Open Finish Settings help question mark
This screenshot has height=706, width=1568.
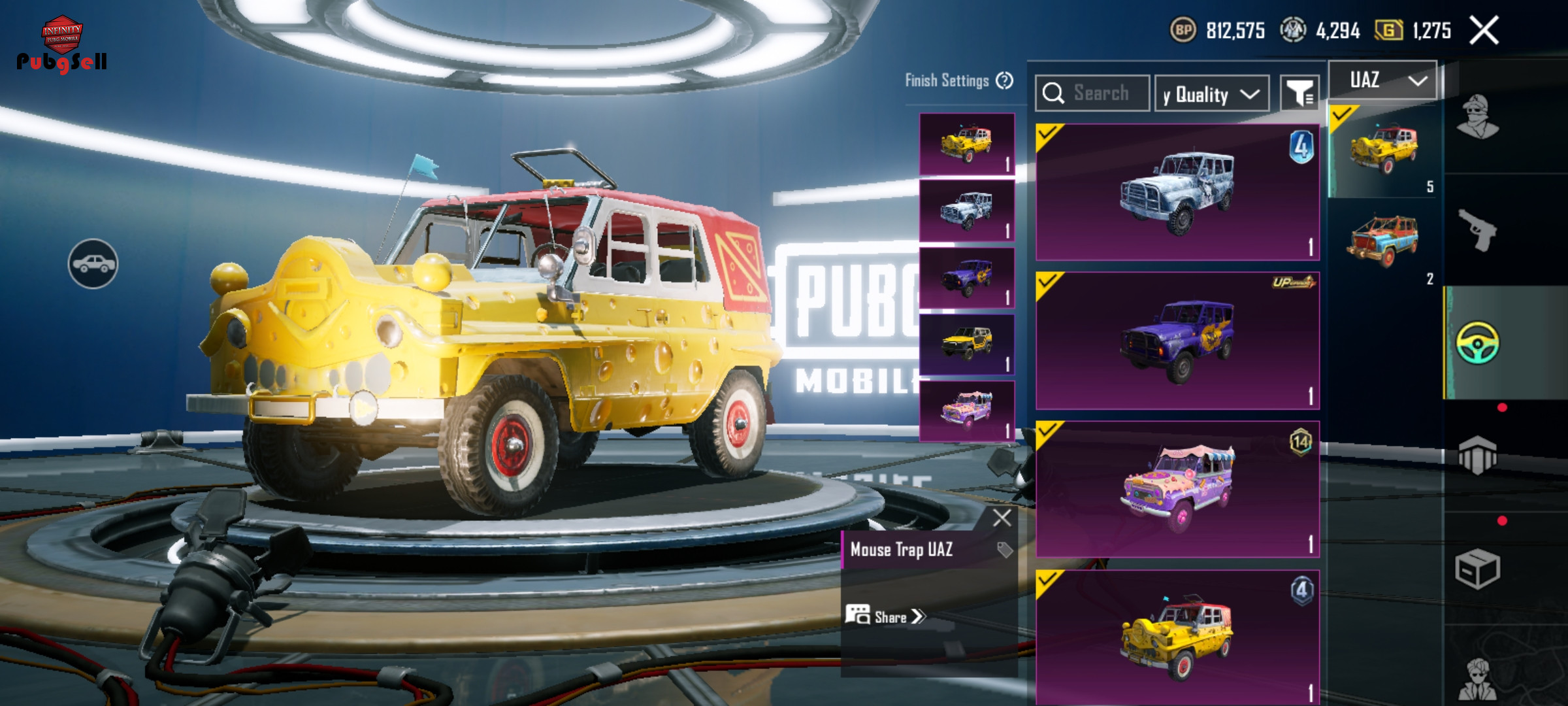(1005, 80)
